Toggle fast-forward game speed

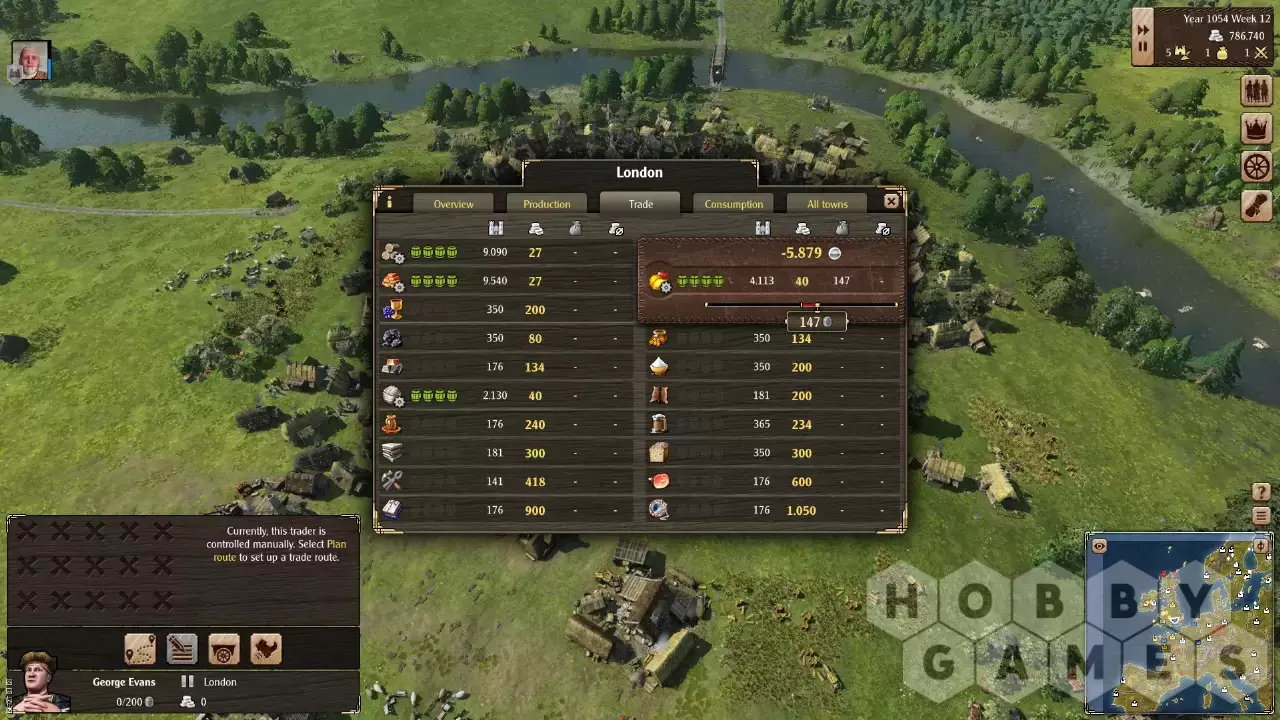(x=1142, y=30)
